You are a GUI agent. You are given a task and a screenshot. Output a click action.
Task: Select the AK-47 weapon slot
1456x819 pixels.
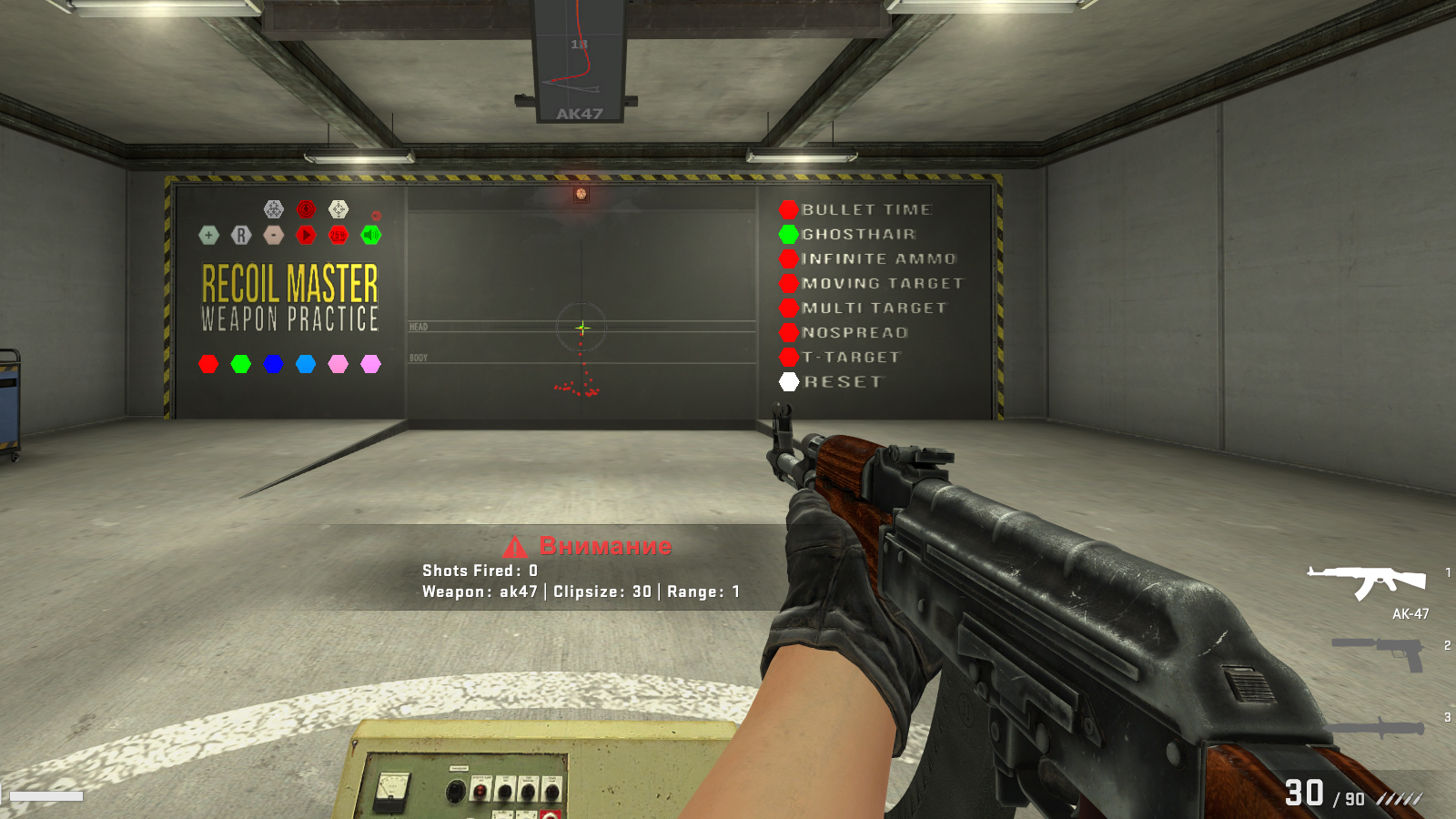[x=1366, y=582]
